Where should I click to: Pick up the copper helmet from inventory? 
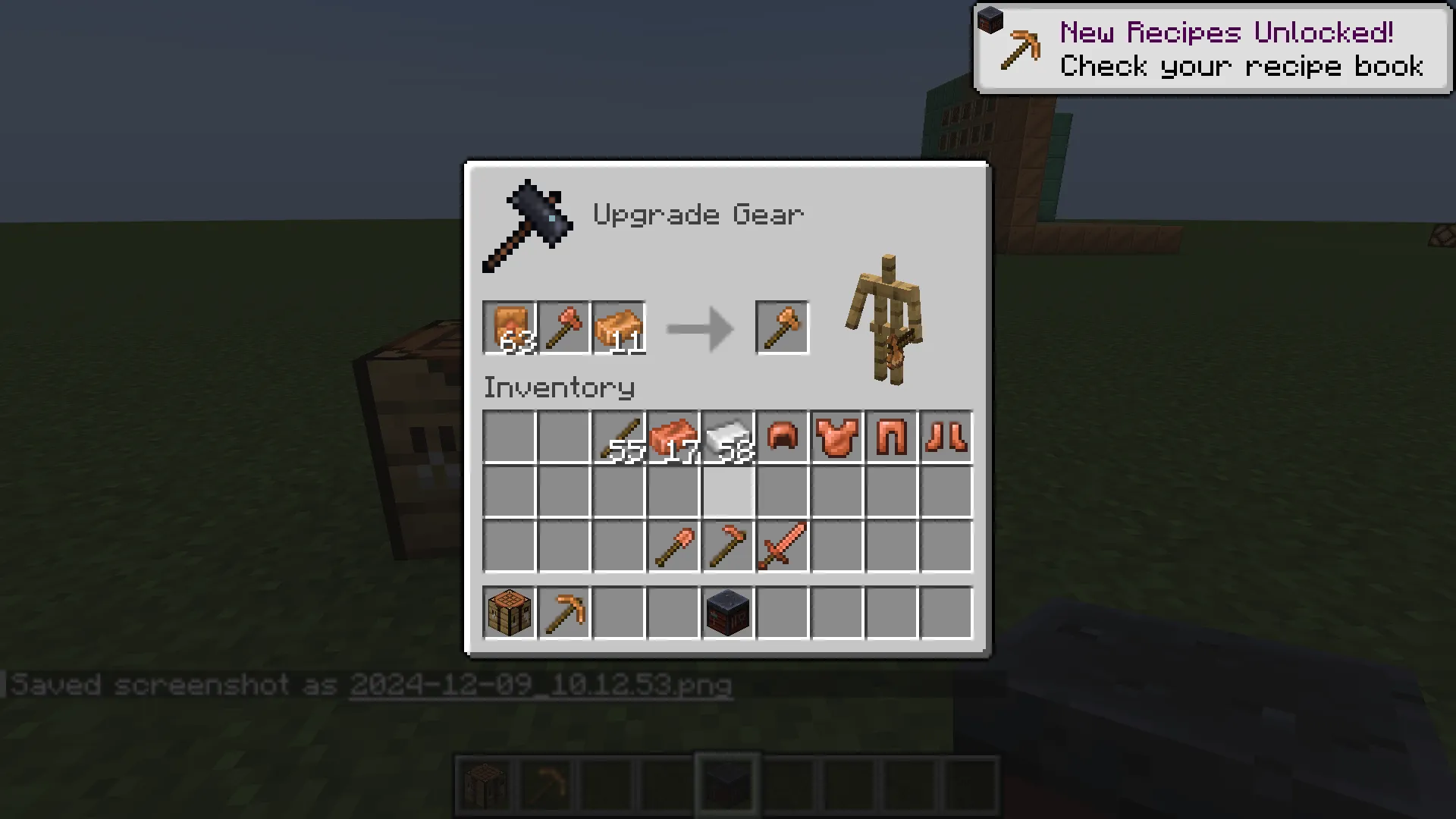[782, 438]
